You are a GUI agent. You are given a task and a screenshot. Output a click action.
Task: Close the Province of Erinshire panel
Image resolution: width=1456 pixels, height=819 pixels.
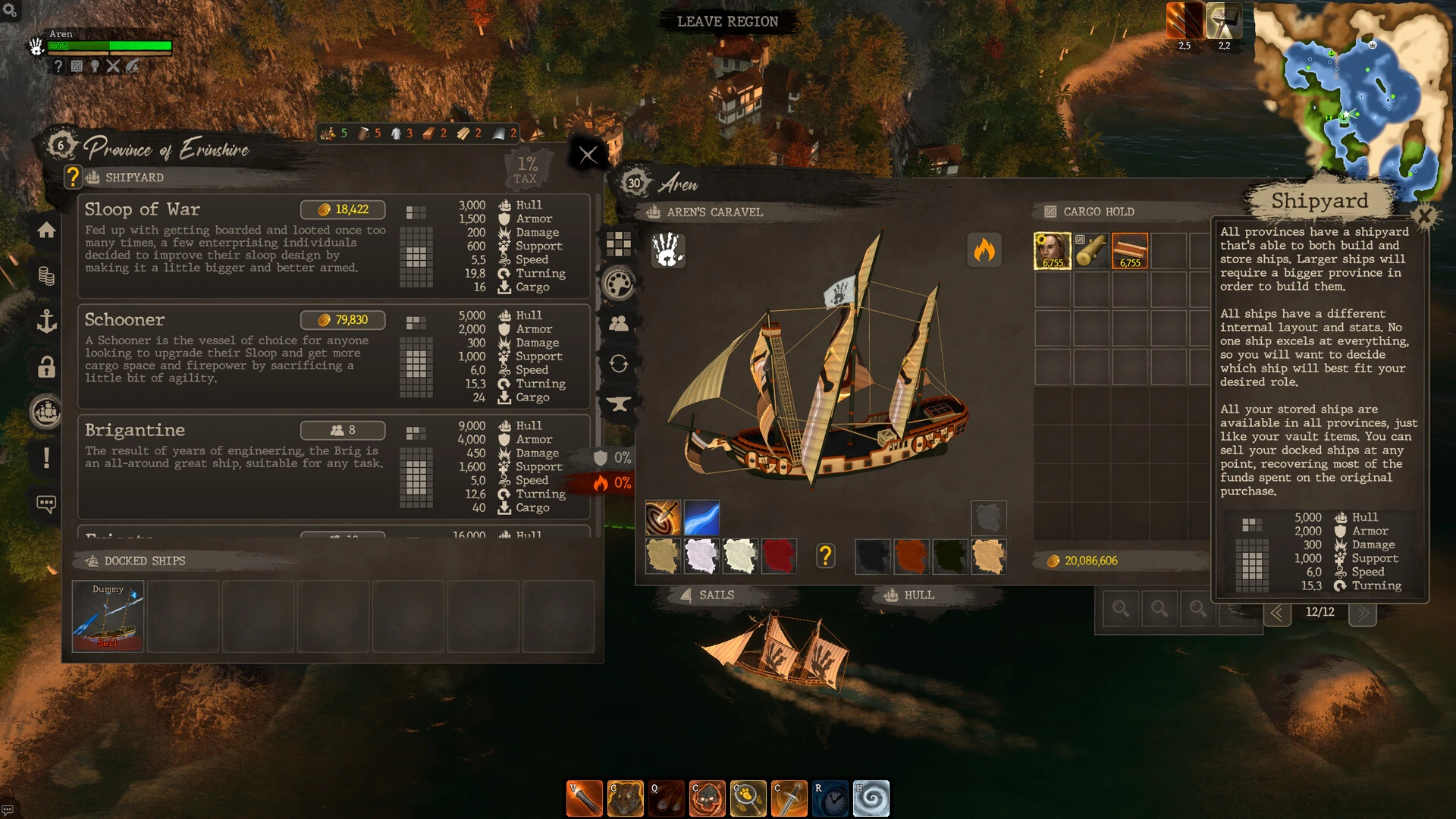pyautogui.click(x=588, y=155)
